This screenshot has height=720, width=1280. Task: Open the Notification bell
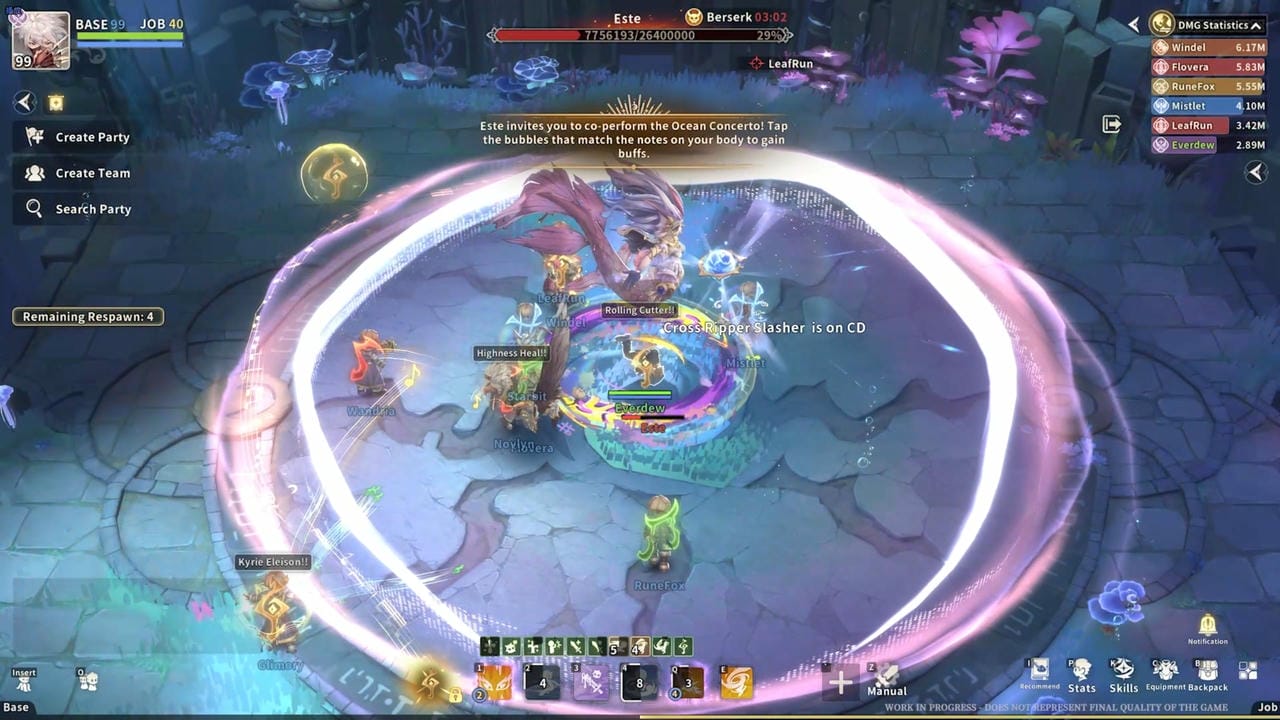1208,626
